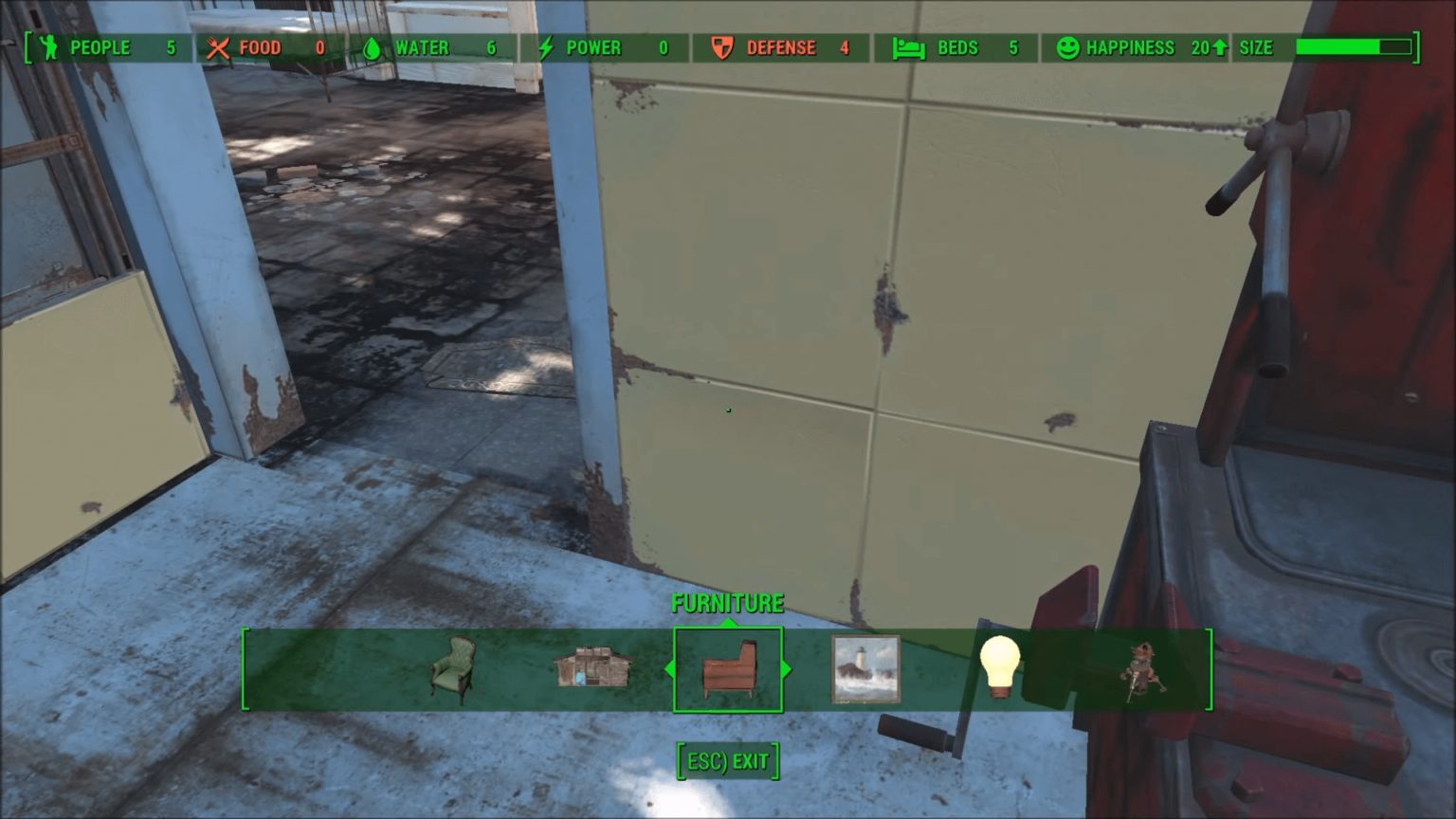Expand the category via the upward triangle

(x=728, y=622)
